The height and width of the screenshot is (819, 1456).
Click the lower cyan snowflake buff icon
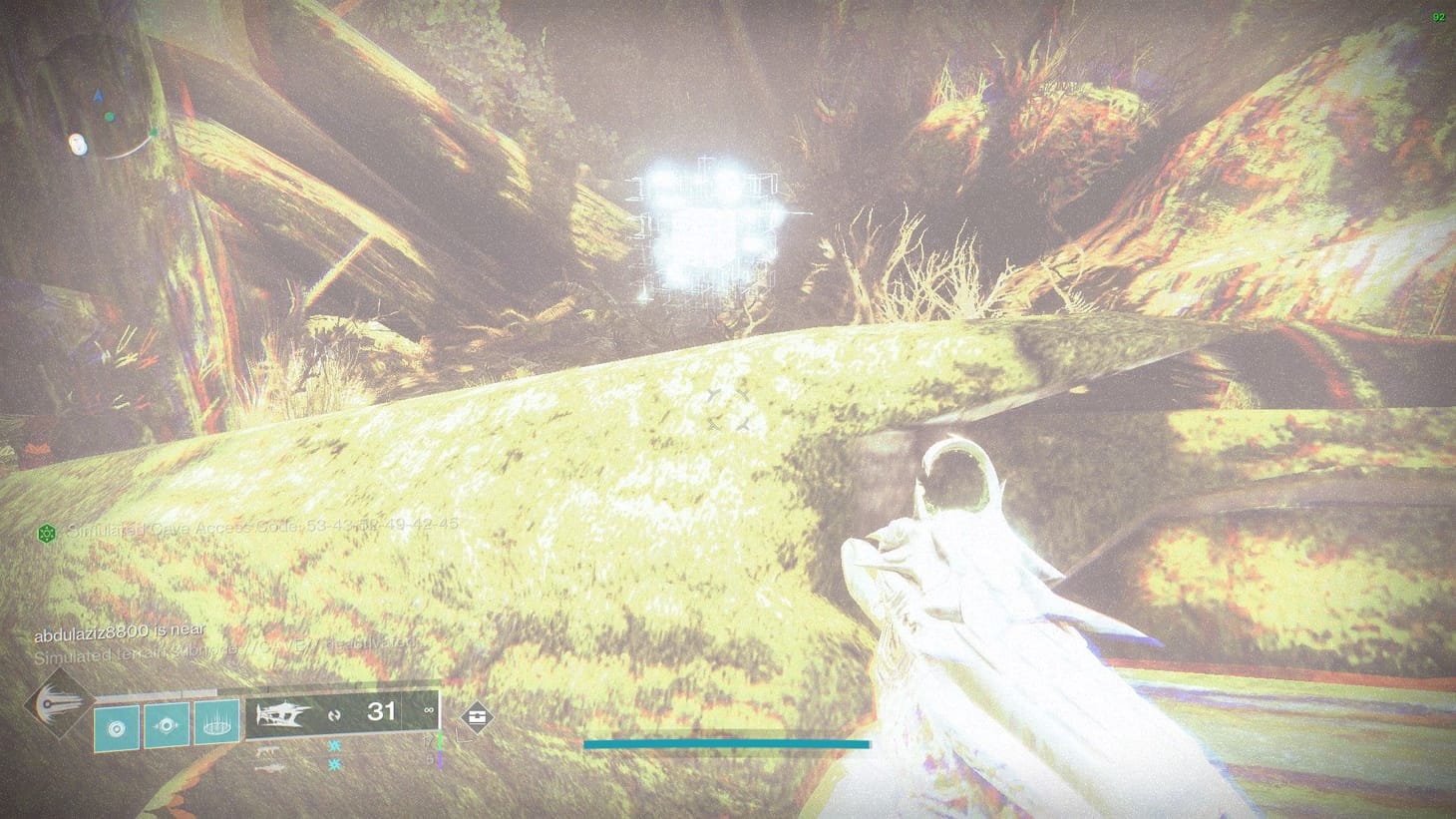coord(333,764)
